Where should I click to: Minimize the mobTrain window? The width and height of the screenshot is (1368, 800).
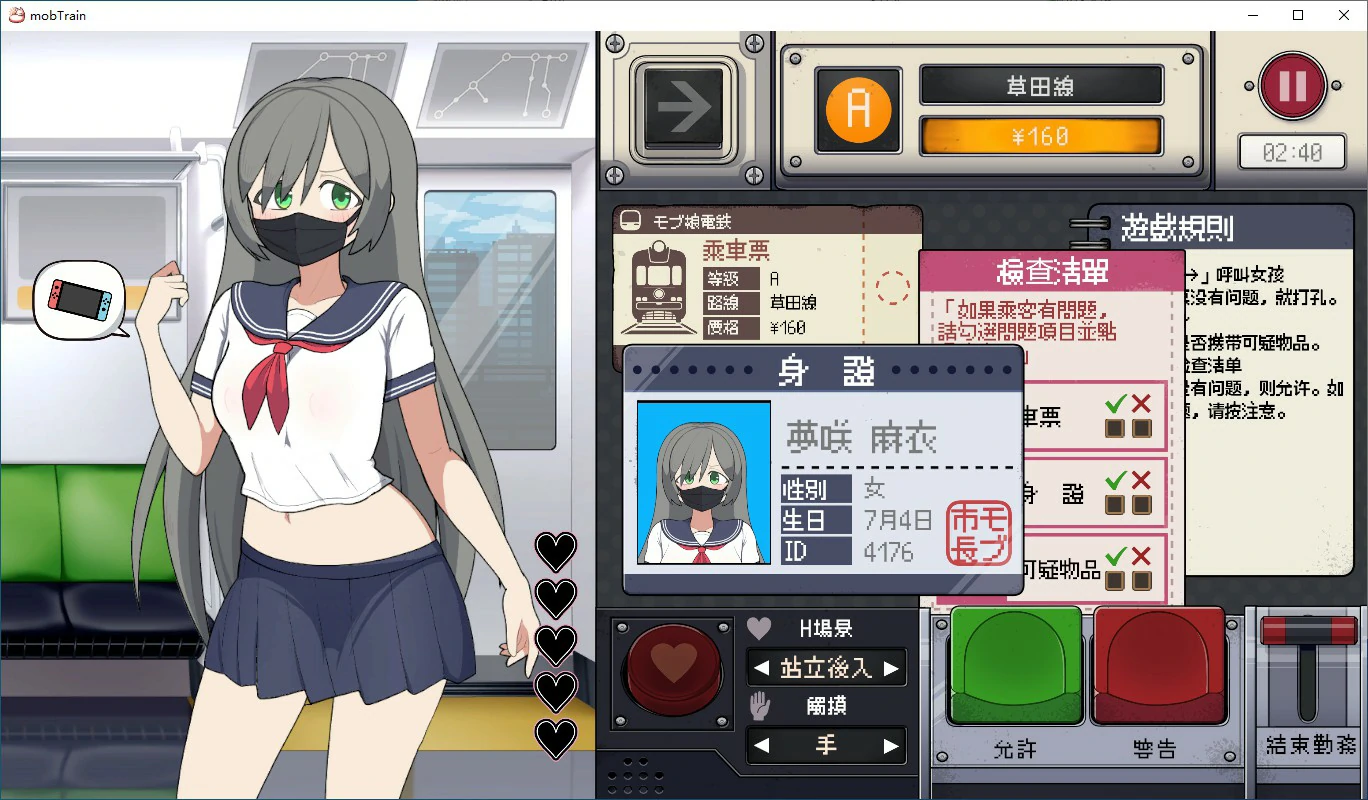[1253, 15]
